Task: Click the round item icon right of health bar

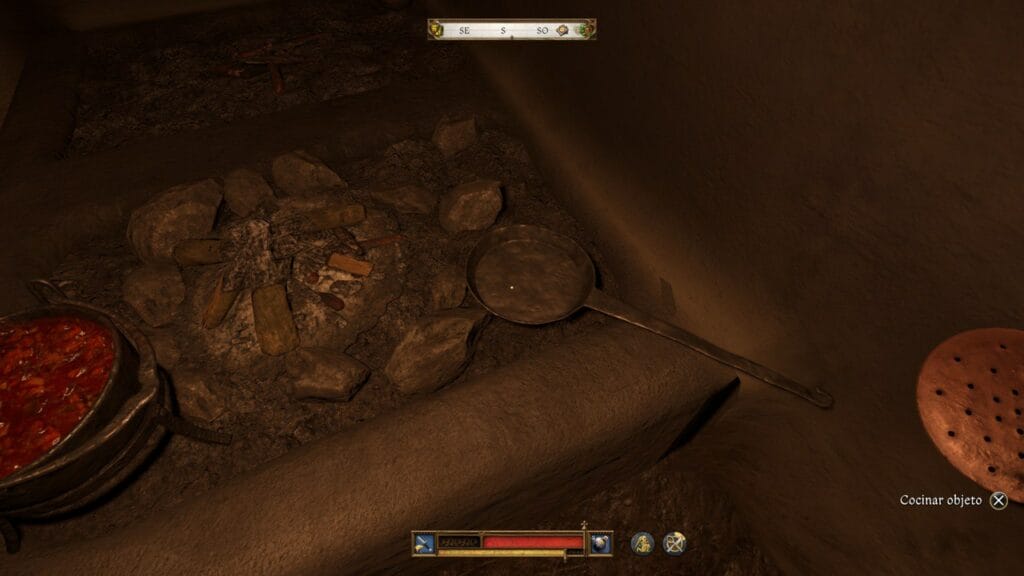Action: [600, 542]
